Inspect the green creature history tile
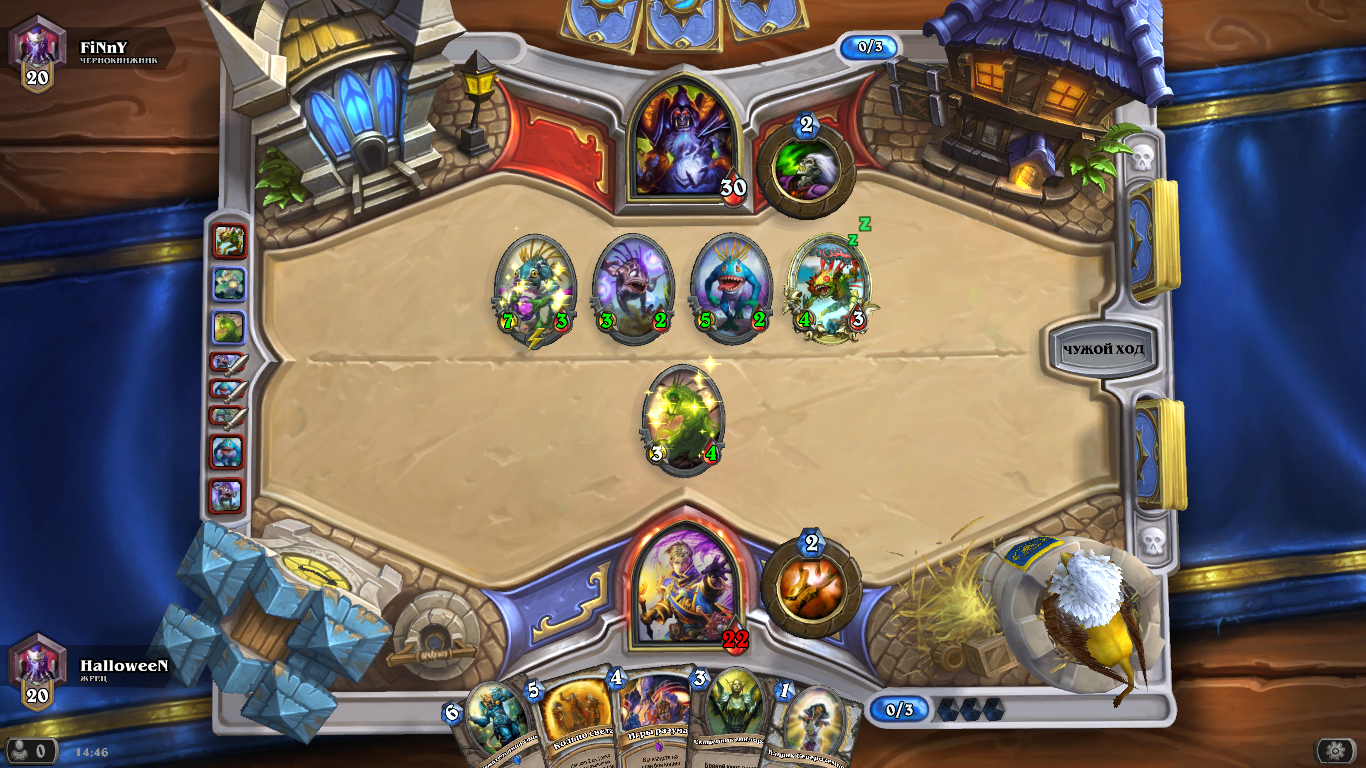Image resolution: width=1366 pixels, height=768 pixels. [x=229, y=327]
